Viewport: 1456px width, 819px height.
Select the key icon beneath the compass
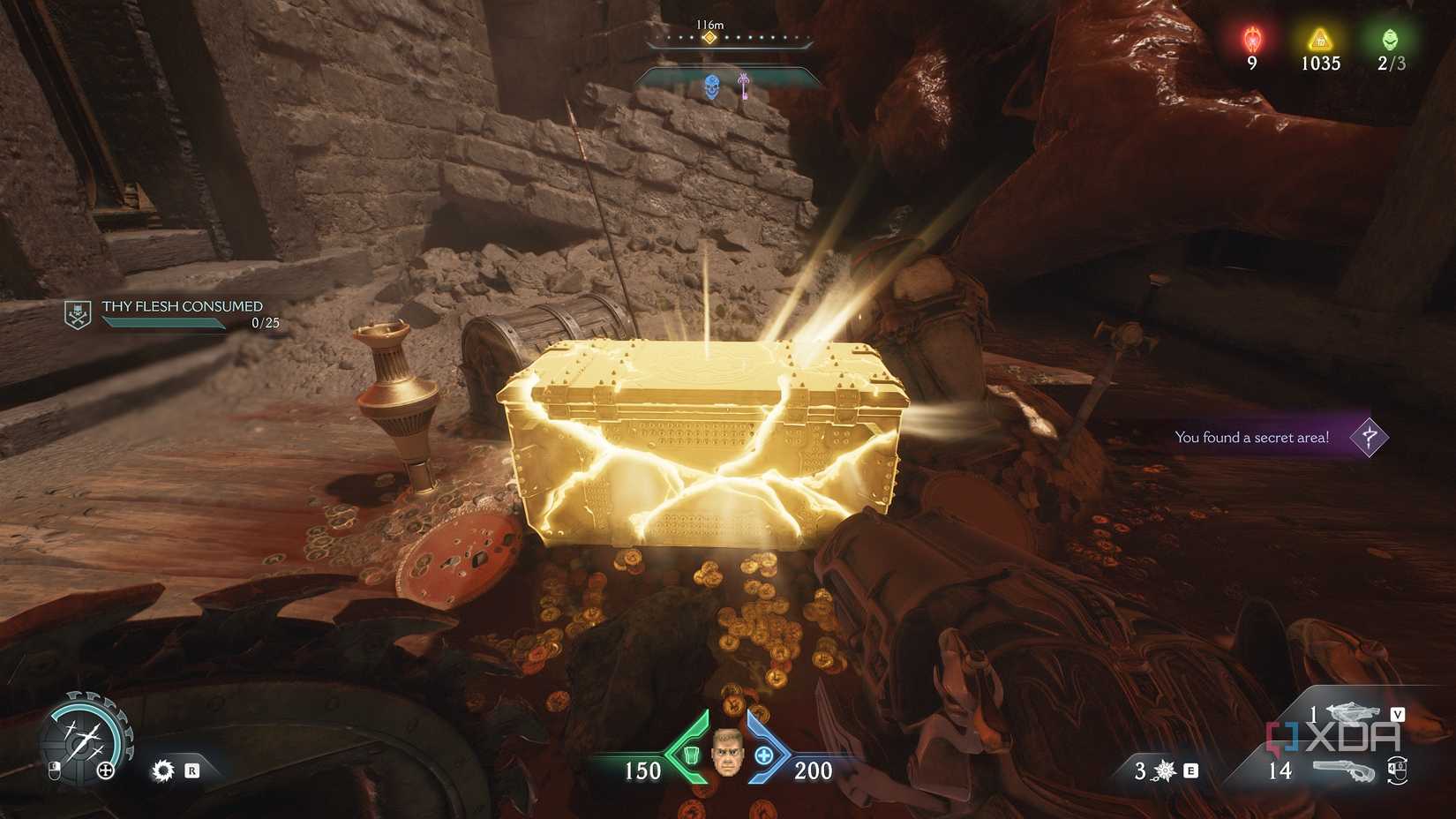click(x=744, y=86)
